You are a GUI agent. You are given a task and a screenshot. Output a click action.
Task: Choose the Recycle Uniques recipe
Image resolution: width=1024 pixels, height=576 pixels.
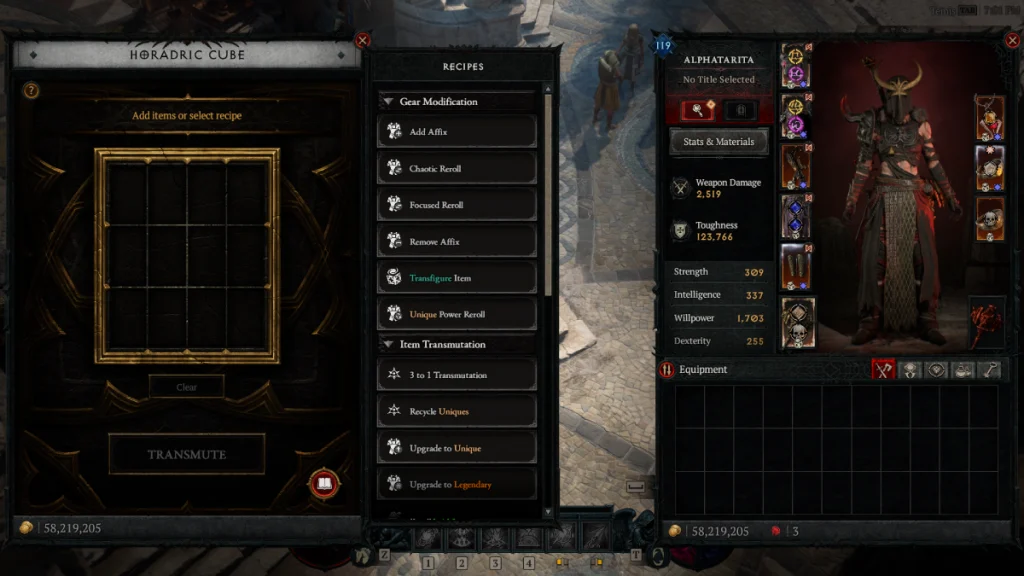click(457, 411)
